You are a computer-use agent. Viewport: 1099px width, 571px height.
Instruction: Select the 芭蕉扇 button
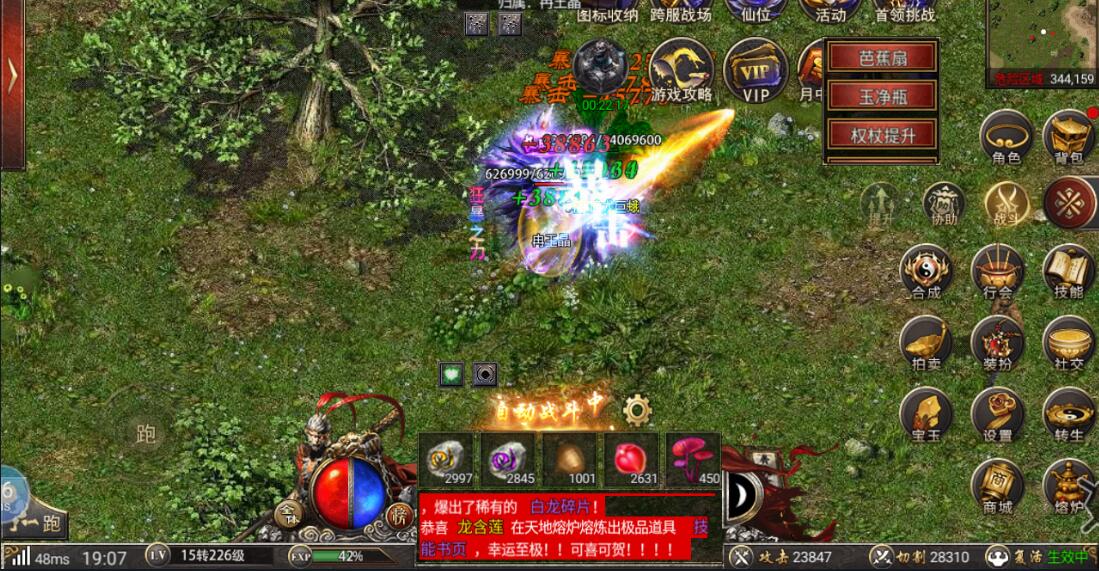(x=881, y=58)
